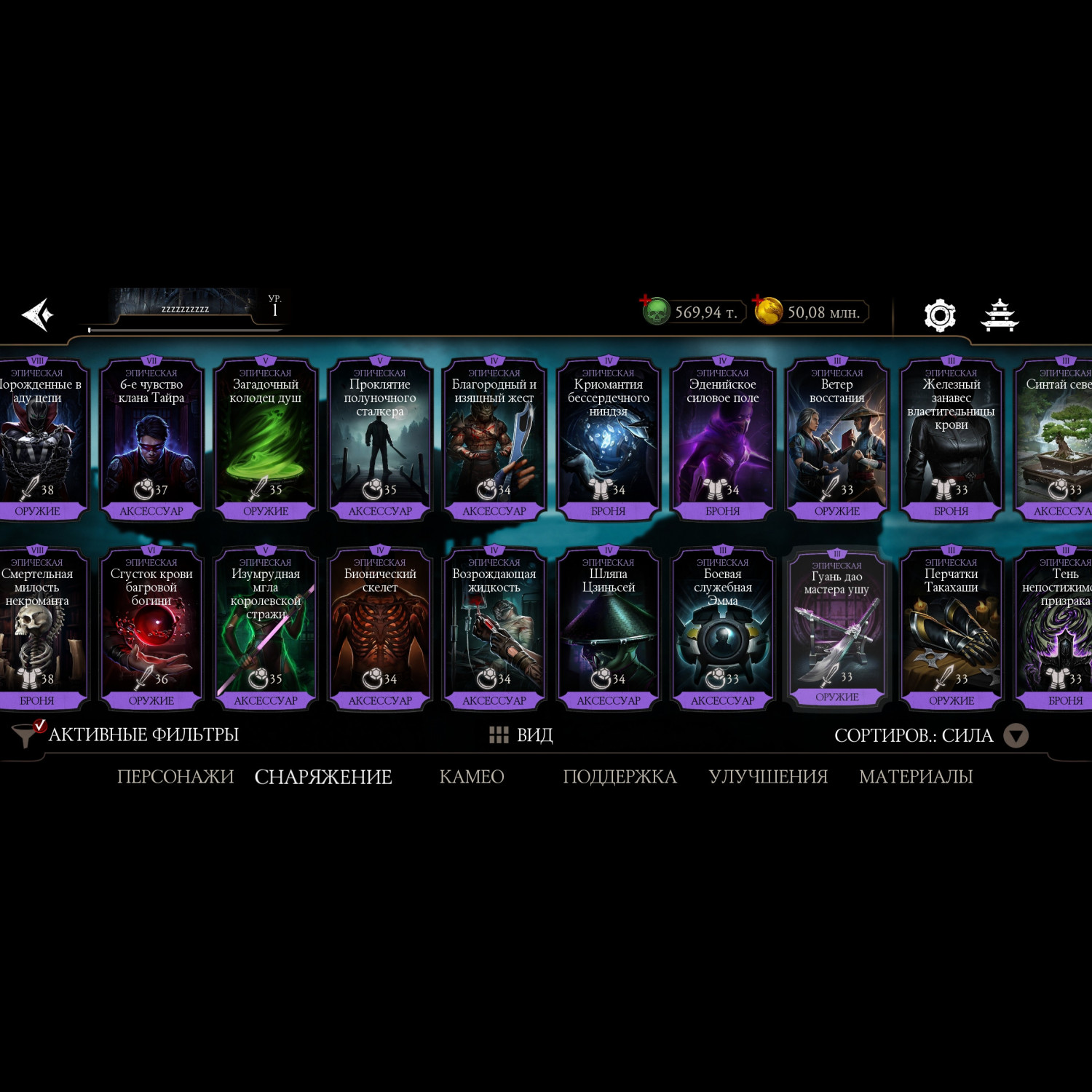Open the Активные фильтры filter panel
The width and height of the screenshot is (1092, 1092).
click(x=127, y=735)
